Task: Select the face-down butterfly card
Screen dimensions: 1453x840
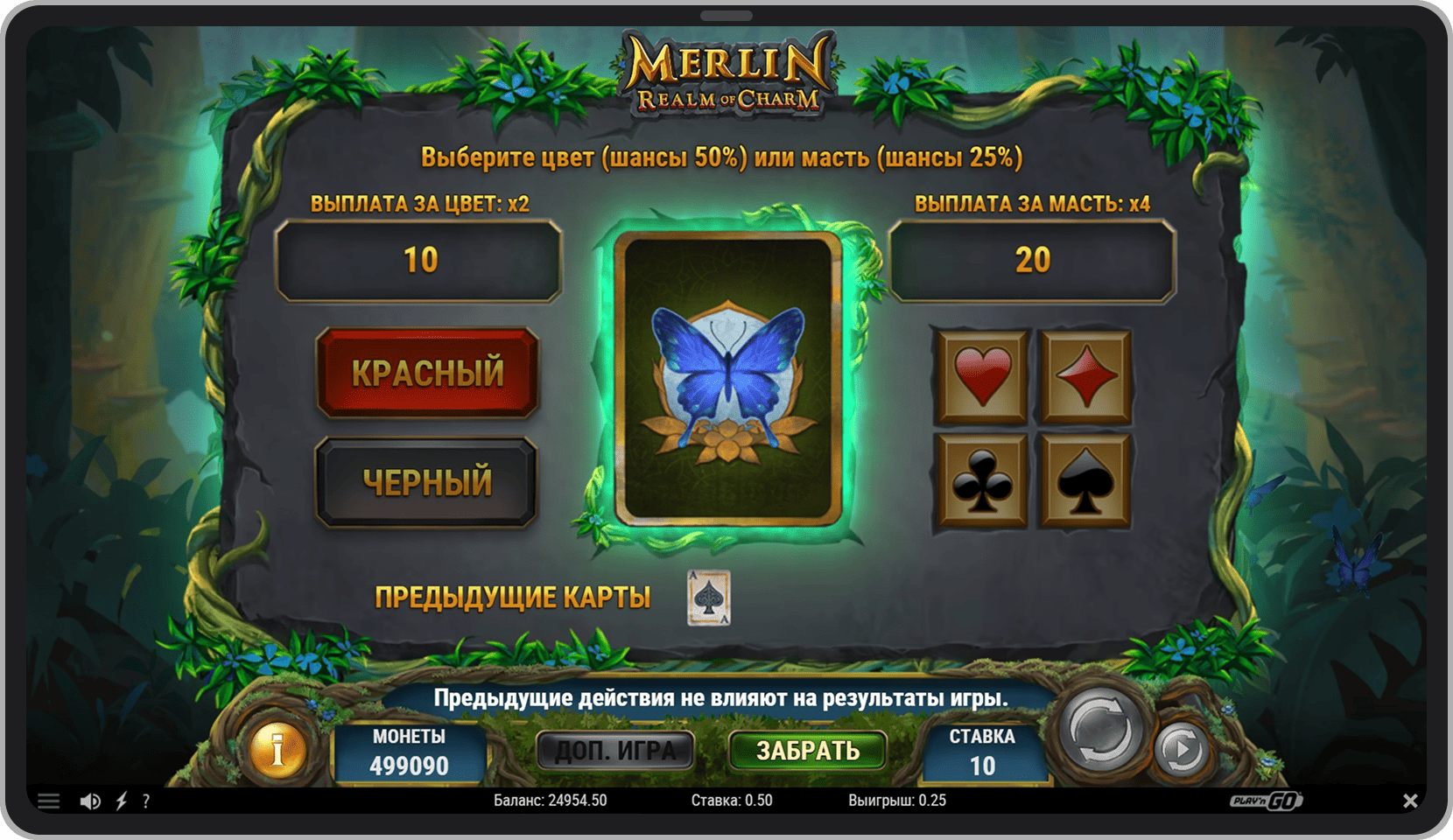Action: coord(729,378)
